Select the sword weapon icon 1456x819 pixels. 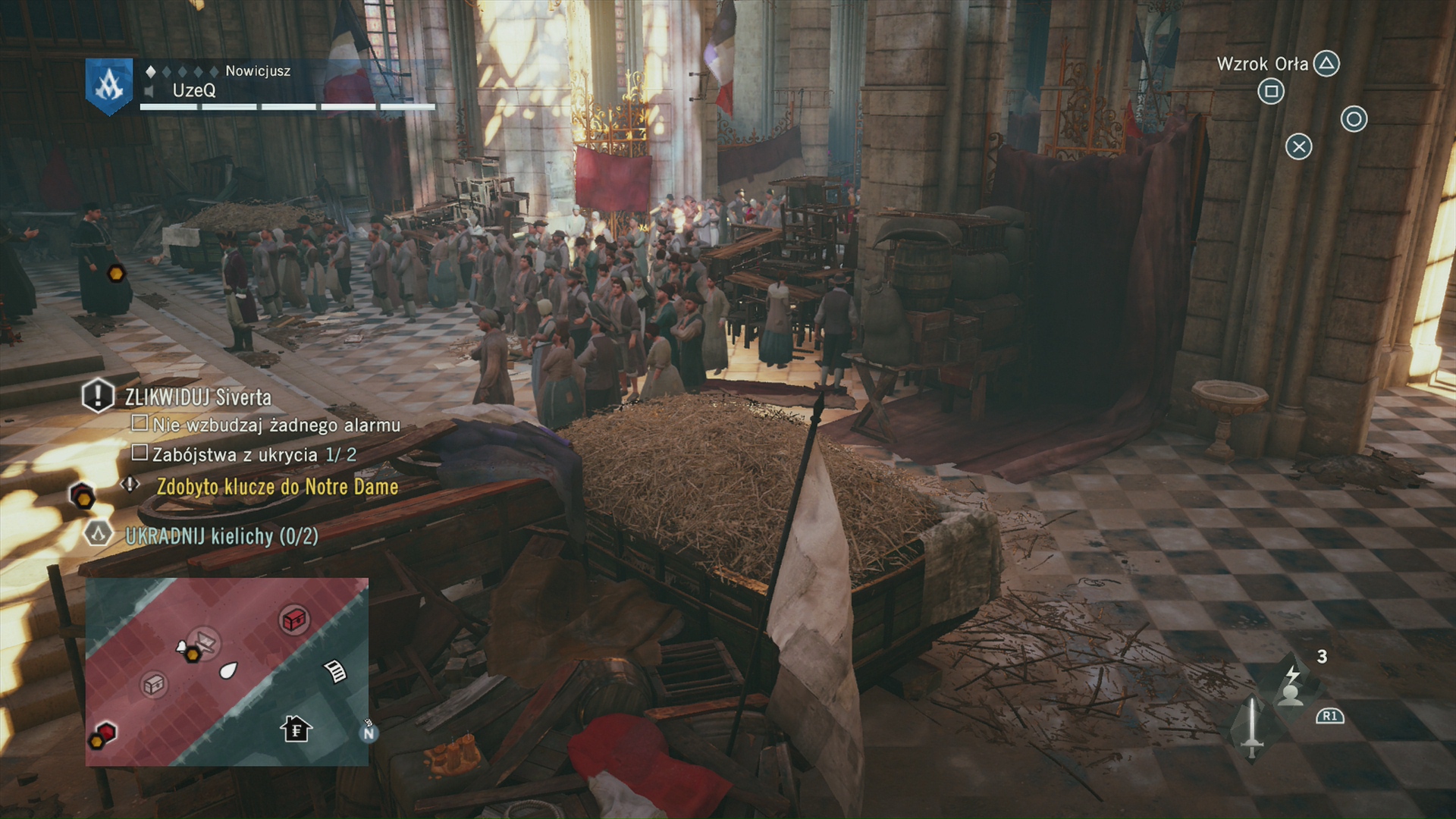[1252, 726]
